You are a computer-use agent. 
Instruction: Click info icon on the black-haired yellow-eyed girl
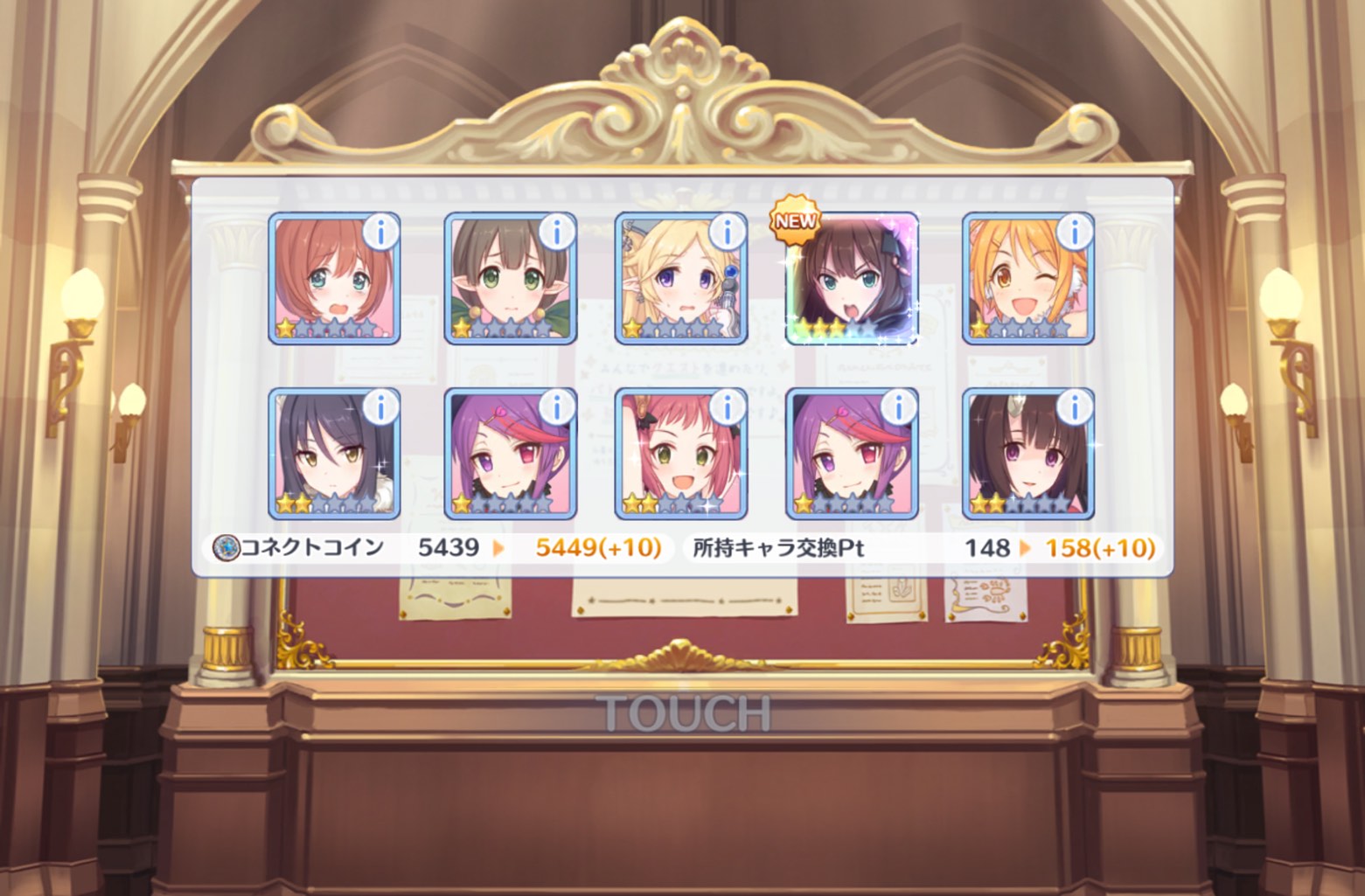pos(380,406)
